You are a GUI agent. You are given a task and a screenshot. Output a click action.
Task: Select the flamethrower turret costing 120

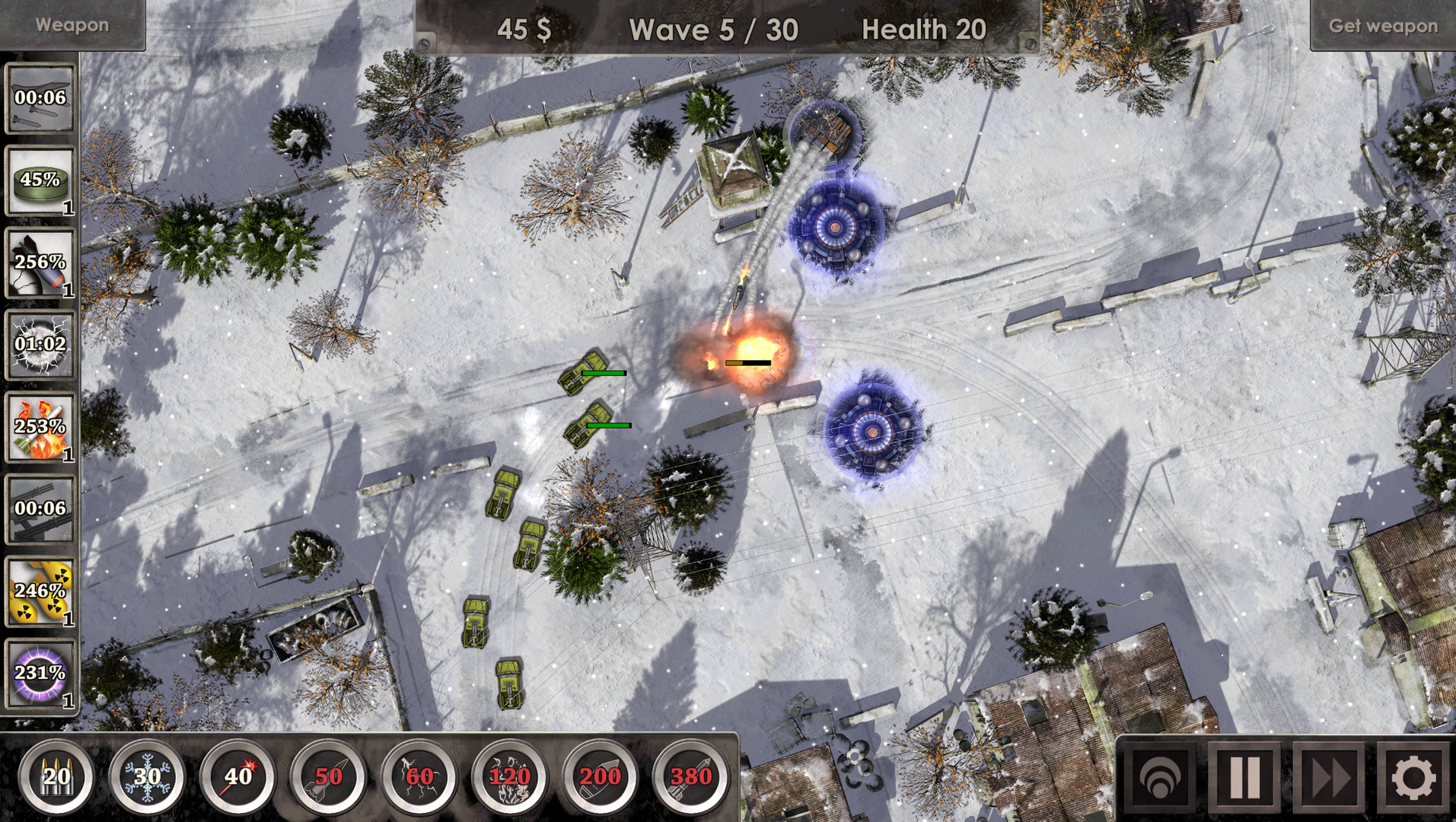[x=509, y=778]
